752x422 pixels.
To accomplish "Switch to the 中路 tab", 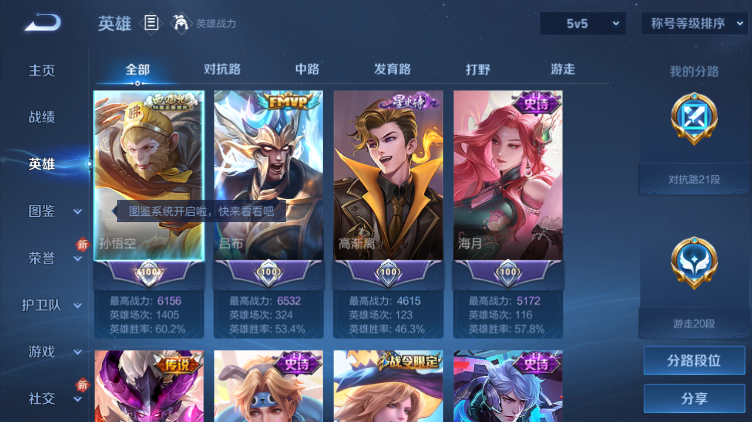I will (x=307, y=69).
